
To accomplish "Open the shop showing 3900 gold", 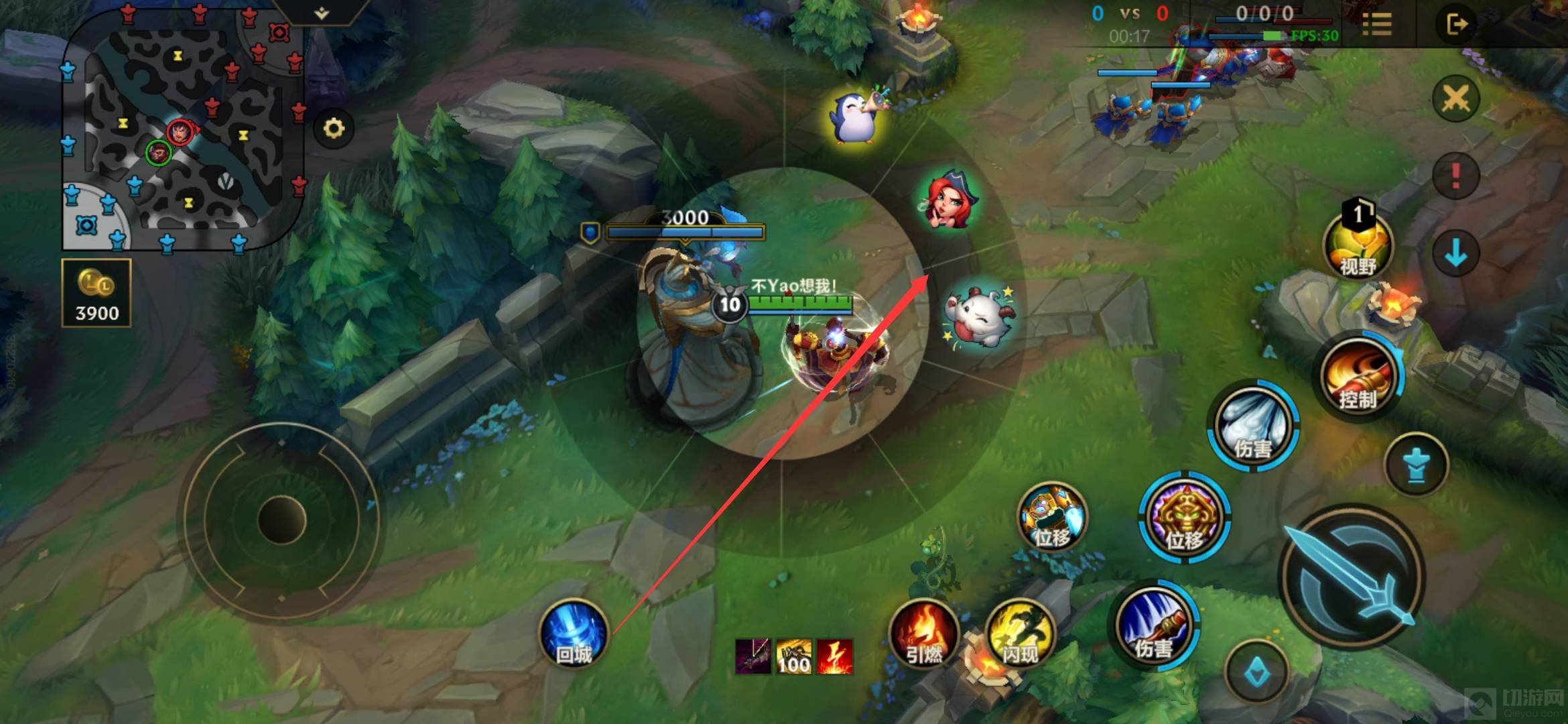I will click(x=96, y=294).
